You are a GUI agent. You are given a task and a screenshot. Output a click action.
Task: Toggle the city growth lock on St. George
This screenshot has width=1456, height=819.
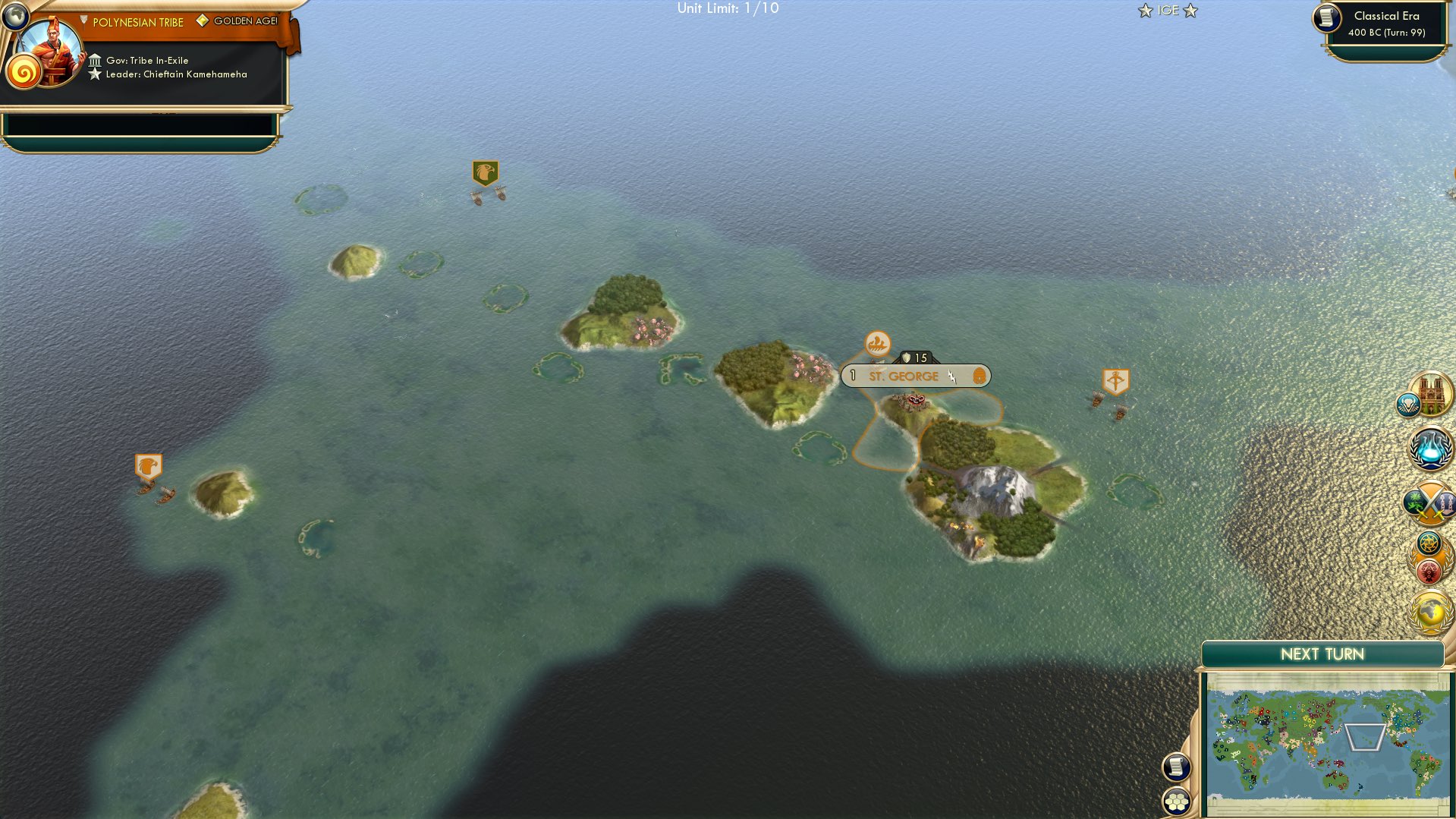852,376
